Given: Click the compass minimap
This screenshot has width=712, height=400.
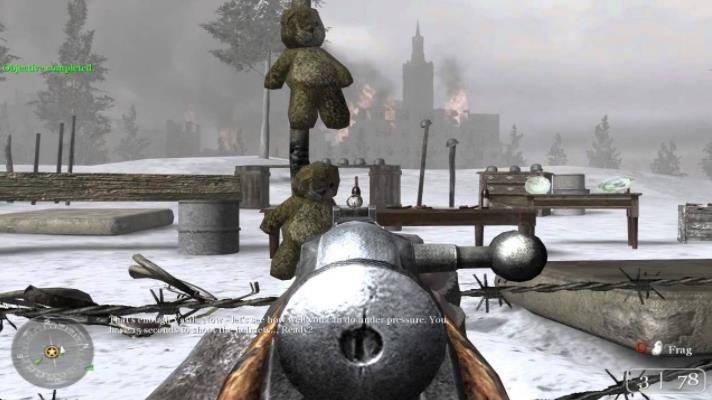Looking at the screenshot, I should pyautogui.click(x=52, y=354).
